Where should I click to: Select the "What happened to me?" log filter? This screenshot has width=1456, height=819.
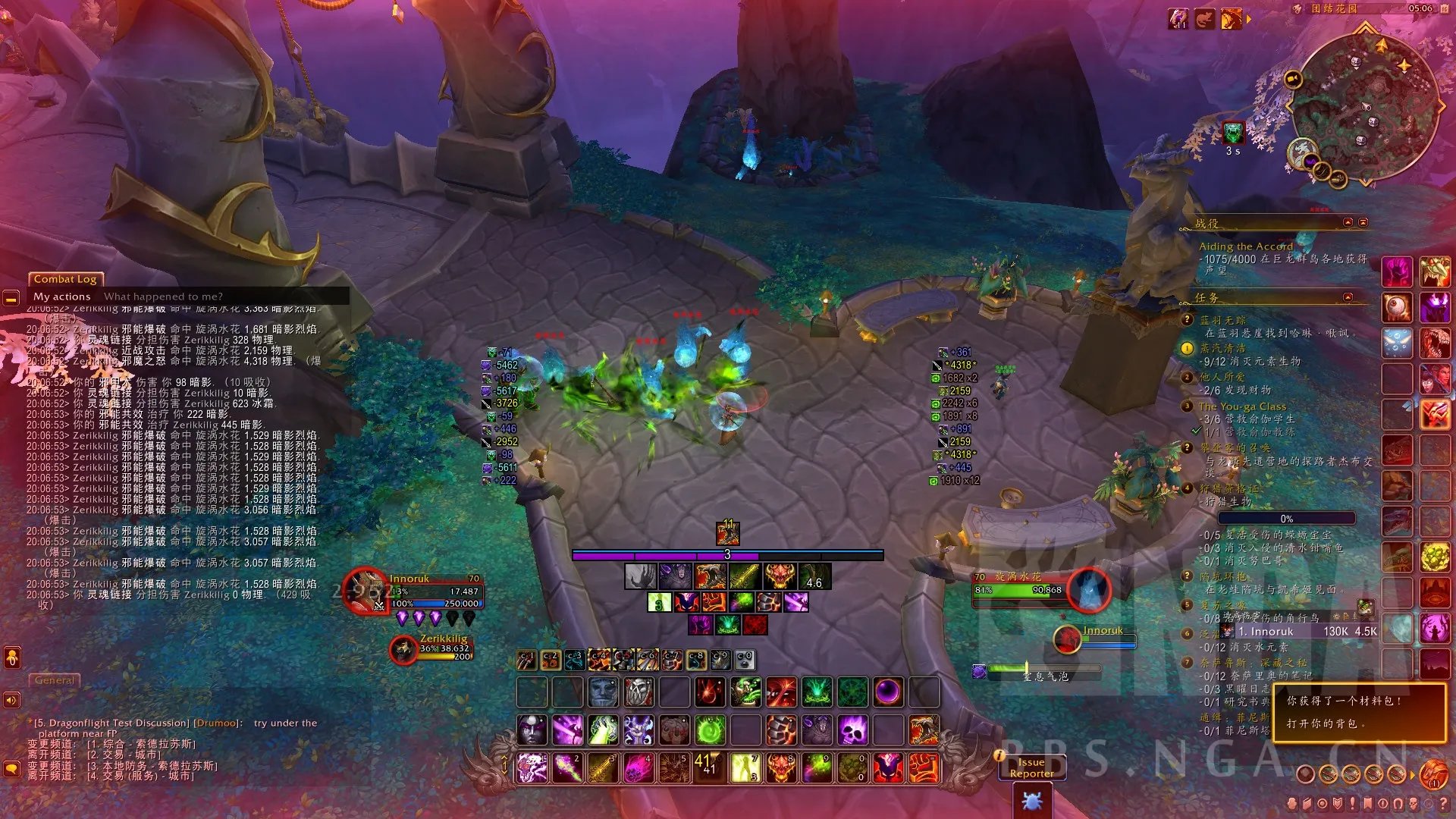pyautogui.click(x=163, y=297)
